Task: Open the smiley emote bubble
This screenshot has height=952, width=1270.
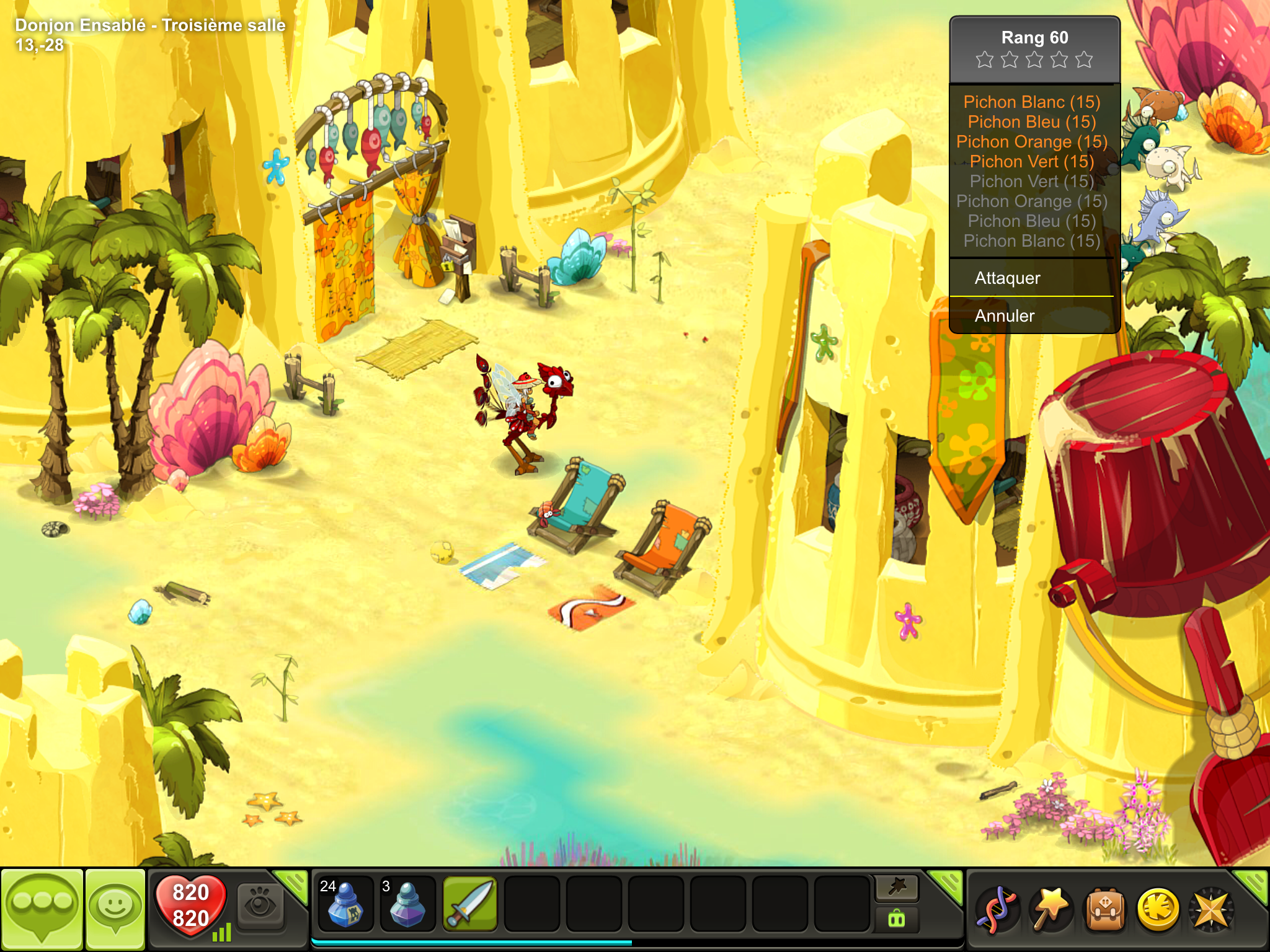Action: 115,909
